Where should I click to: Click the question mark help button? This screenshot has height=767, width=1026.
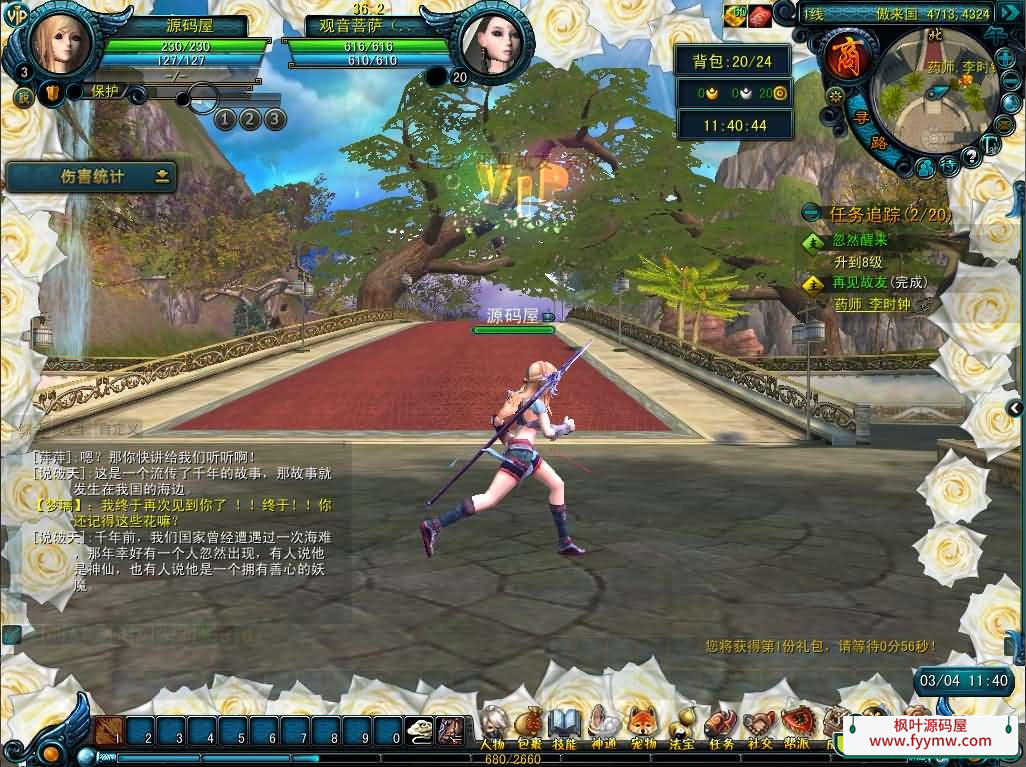970,157
